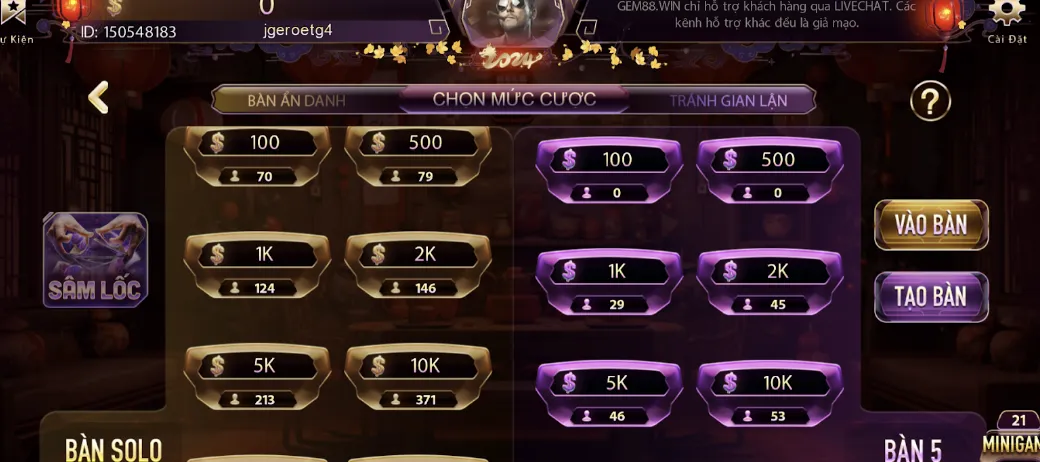The width and height of the screenshot is (1040, 462).
Task: Open the Cài Đặt settings gear
Action: tap(1006, 15)
